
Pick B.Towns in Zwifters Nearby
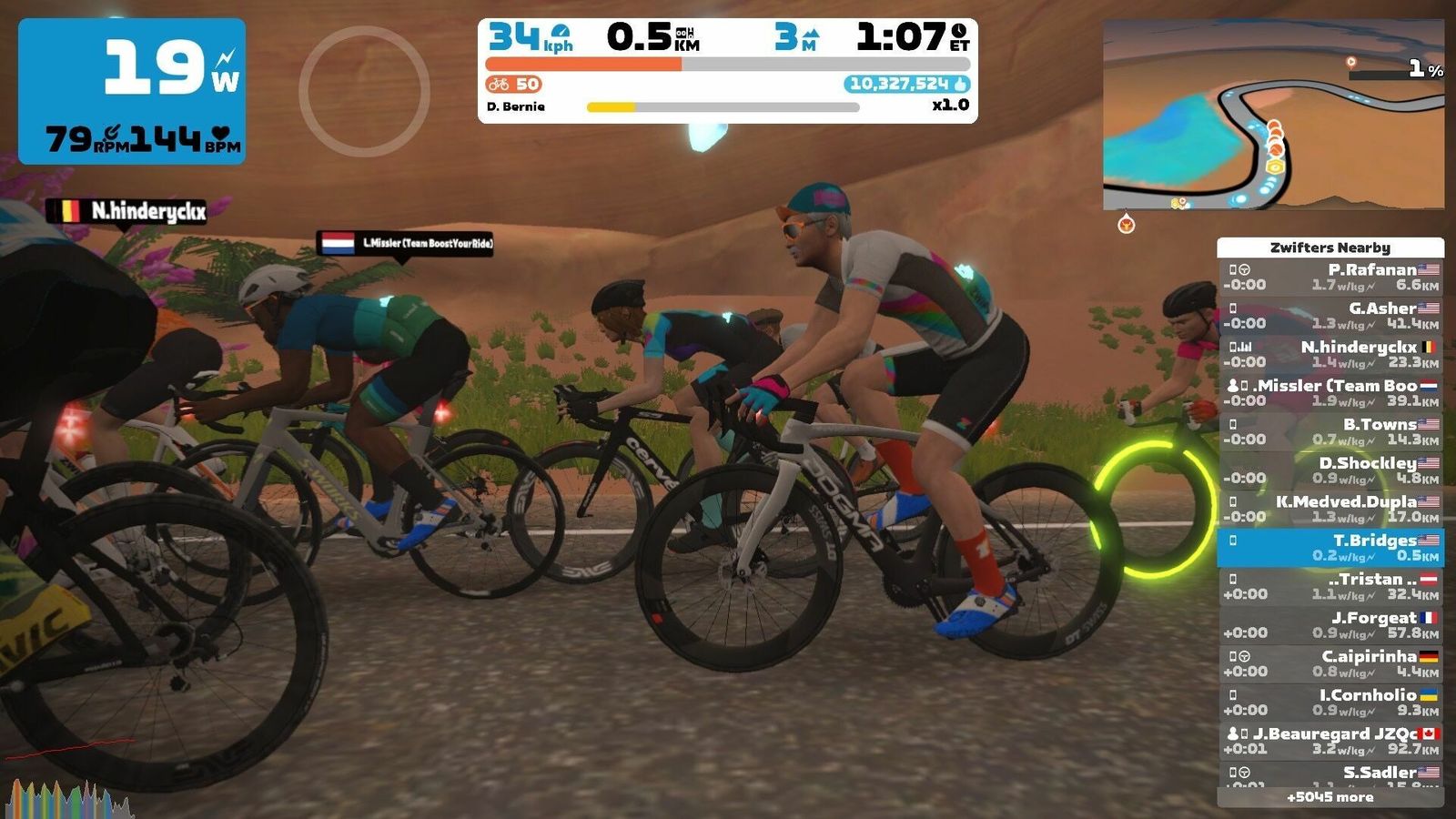click(1330, 431)
